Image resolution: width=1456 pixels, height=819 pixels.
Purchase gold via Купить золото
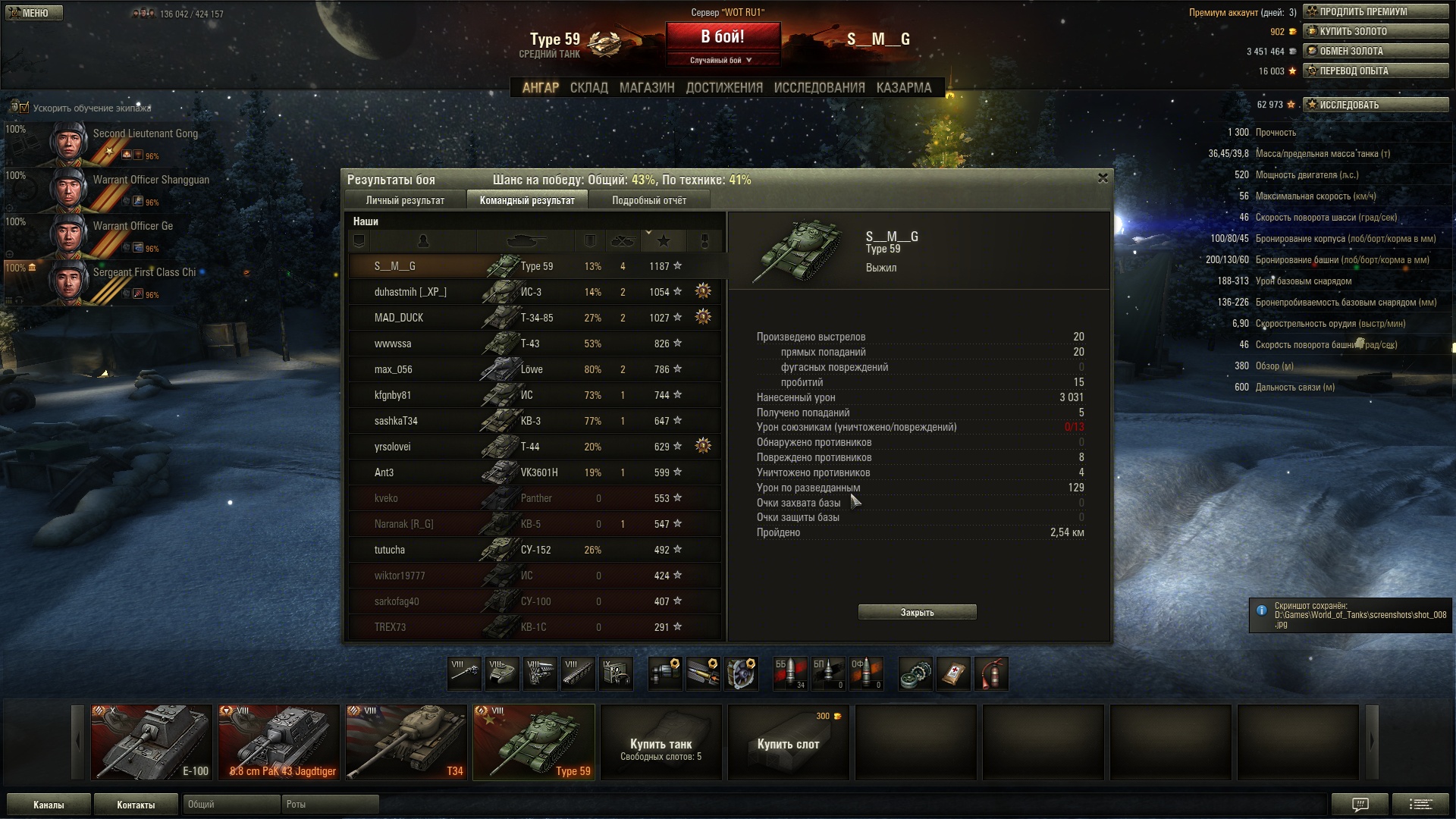1376,32
